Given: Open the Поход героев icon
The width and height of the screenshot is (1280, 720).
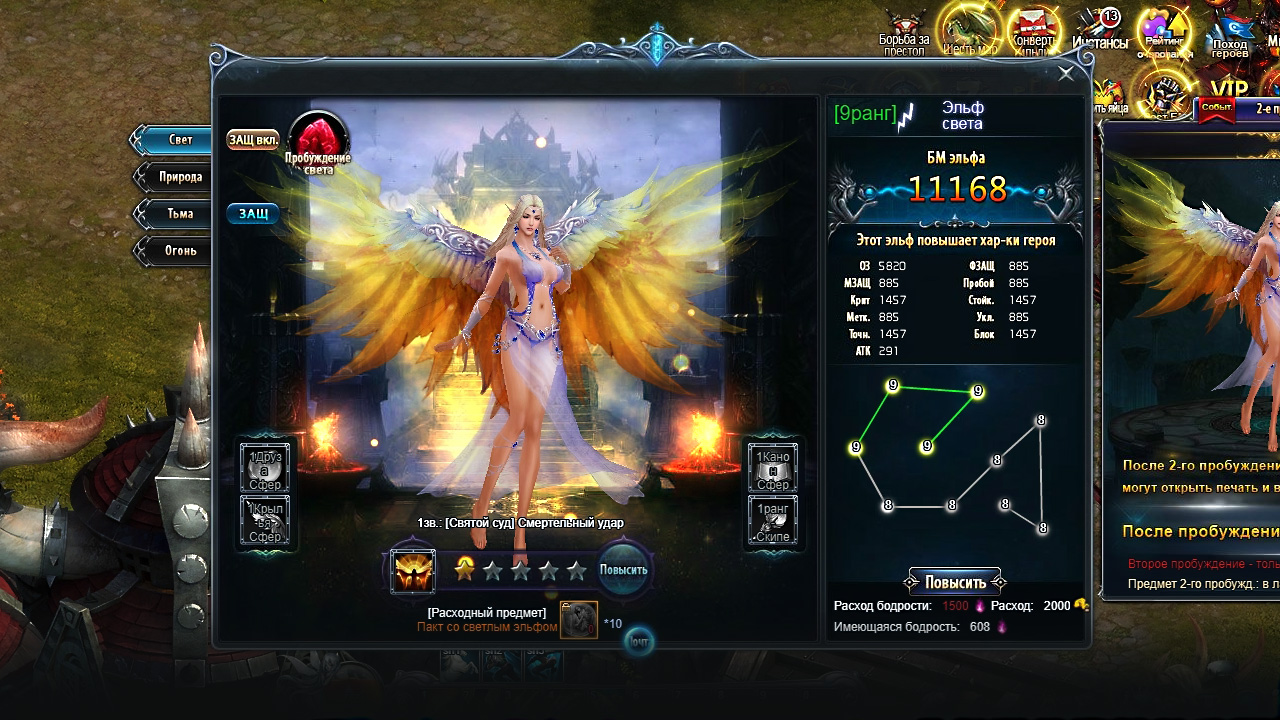Looking at the screenshot, I should tap(1229, 32).
